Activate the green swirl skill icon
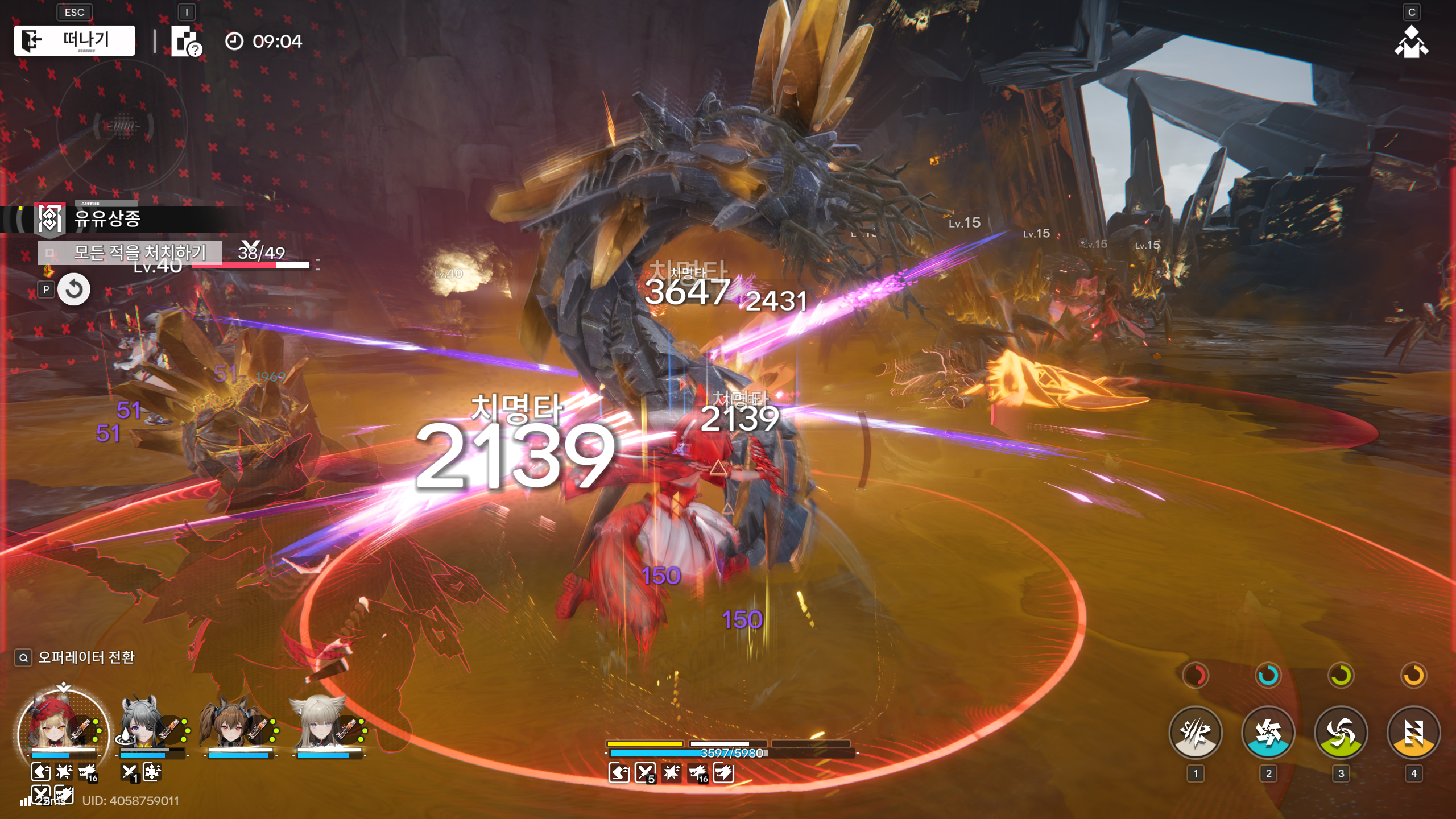 point(1341,733)
